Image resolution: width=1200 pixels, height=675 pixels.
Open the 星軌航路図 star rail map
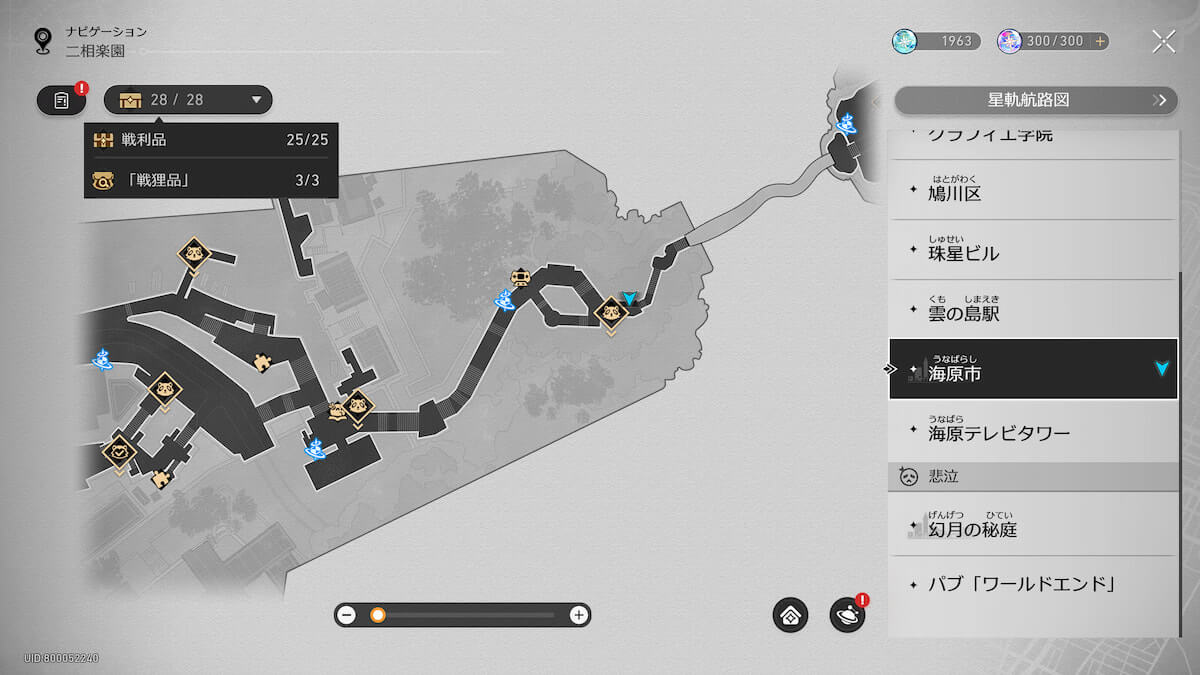point(1029,100)
